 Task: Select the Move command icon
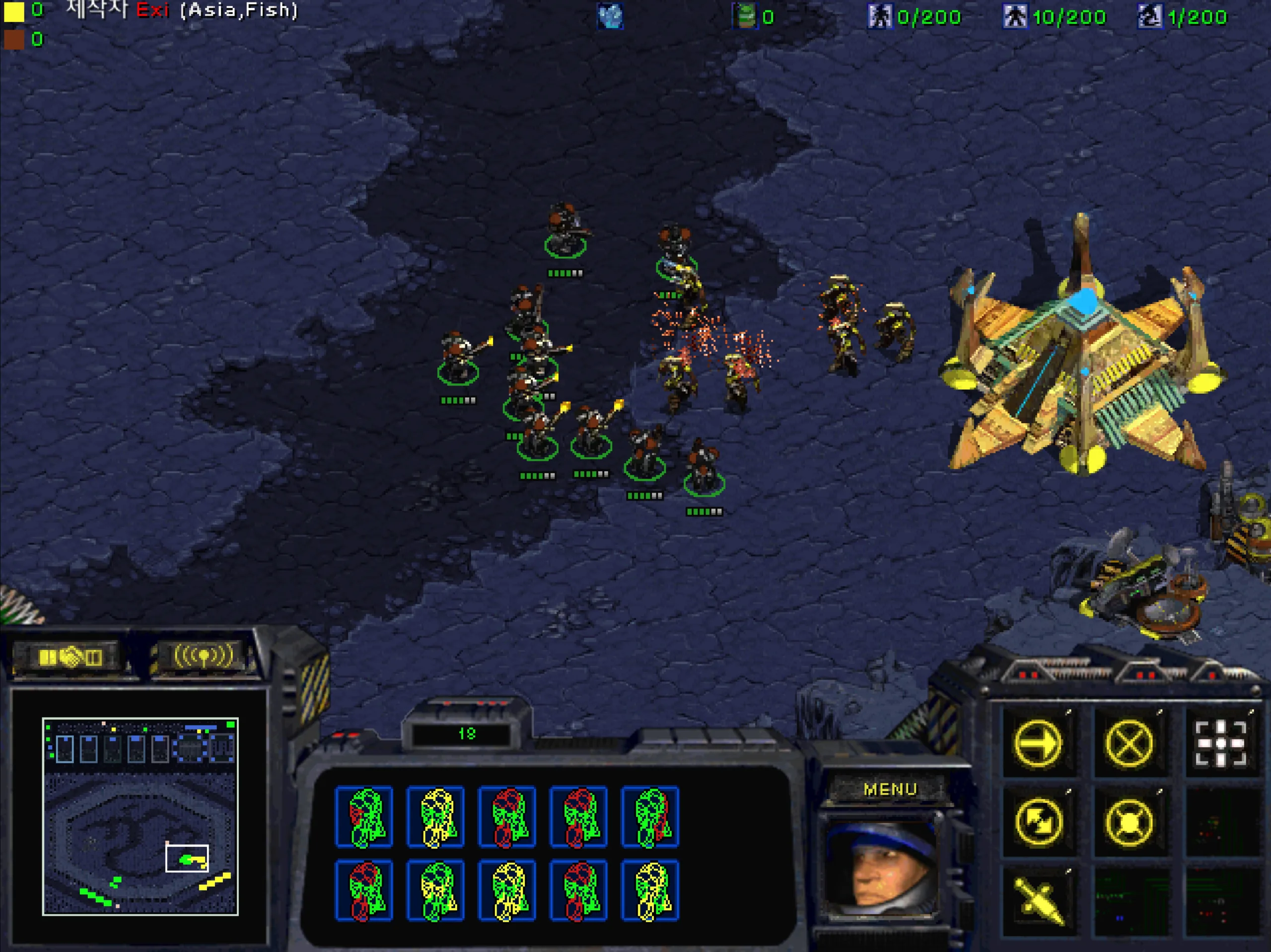pos(1038,743)
